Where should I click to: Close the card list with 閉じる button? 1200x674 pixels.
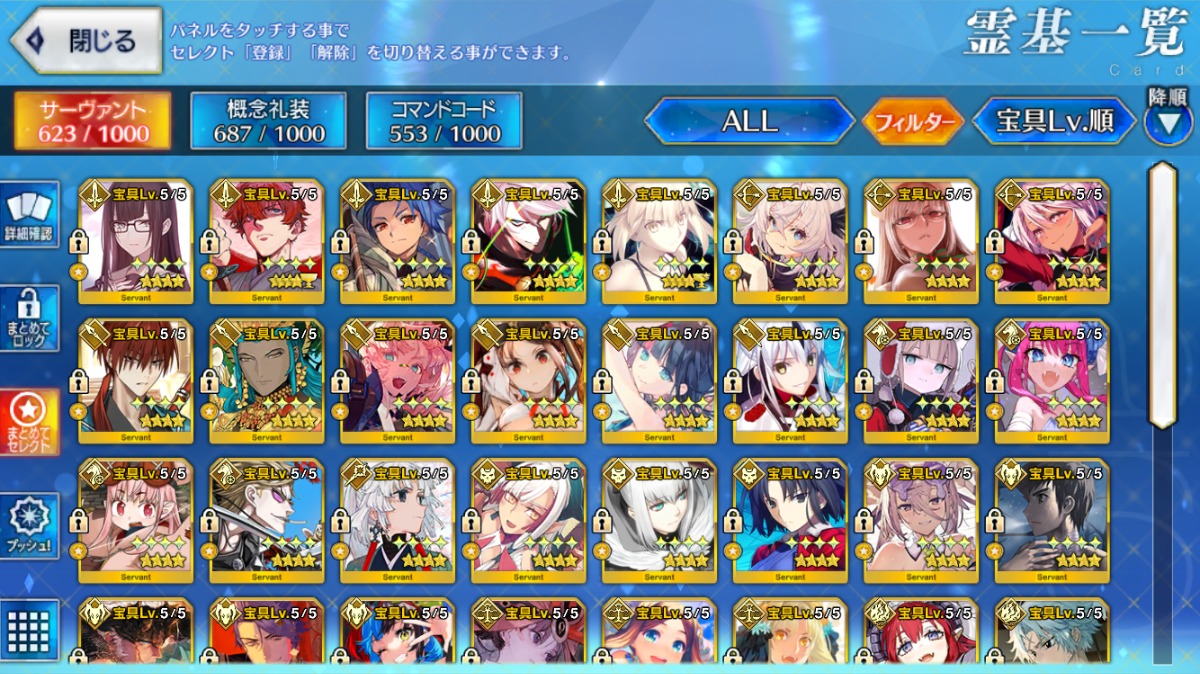(x=86, y=41)
